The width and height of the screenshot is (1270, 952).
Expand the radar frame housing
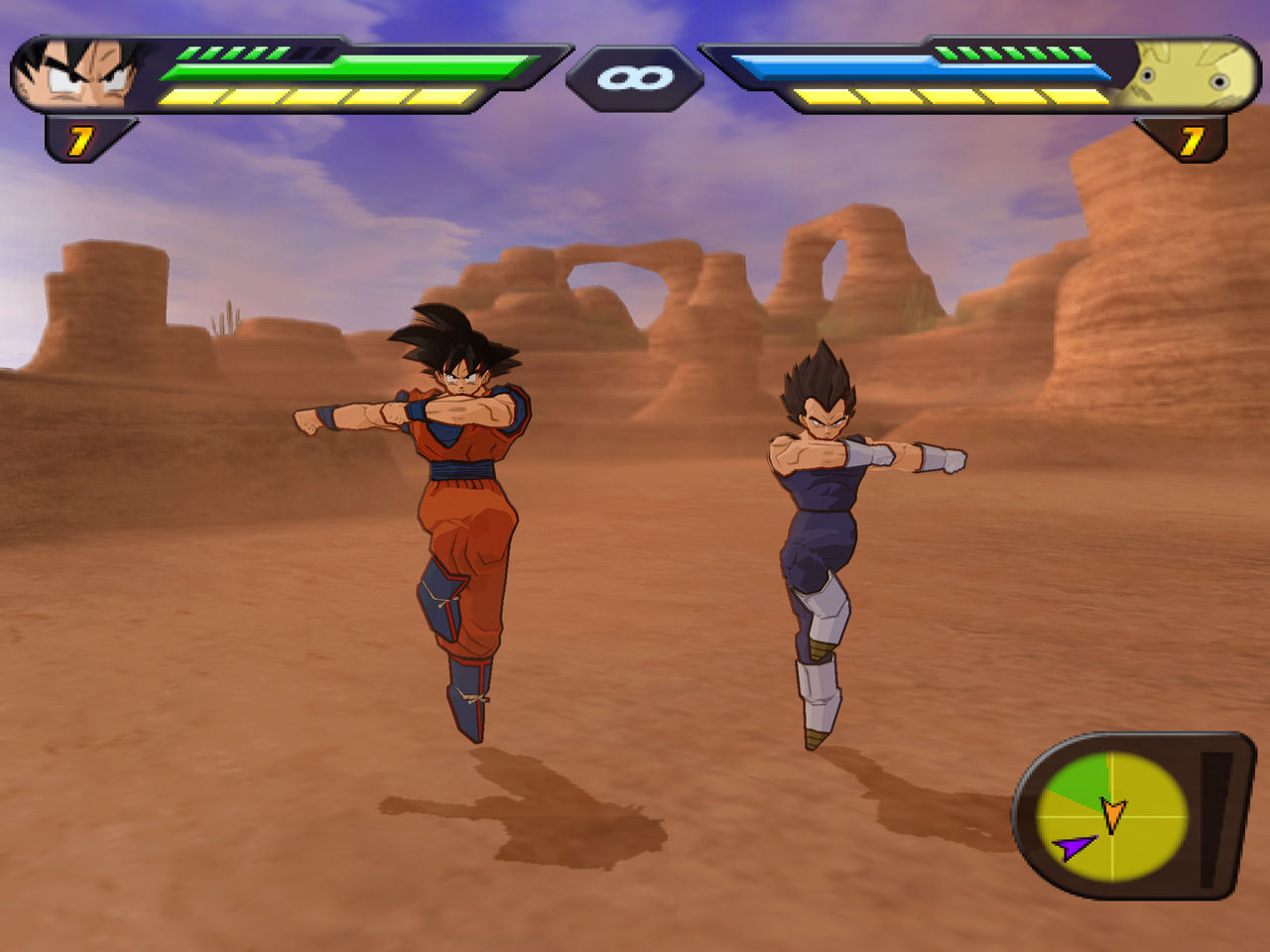pyautogui.click(x=1131, y=811)
